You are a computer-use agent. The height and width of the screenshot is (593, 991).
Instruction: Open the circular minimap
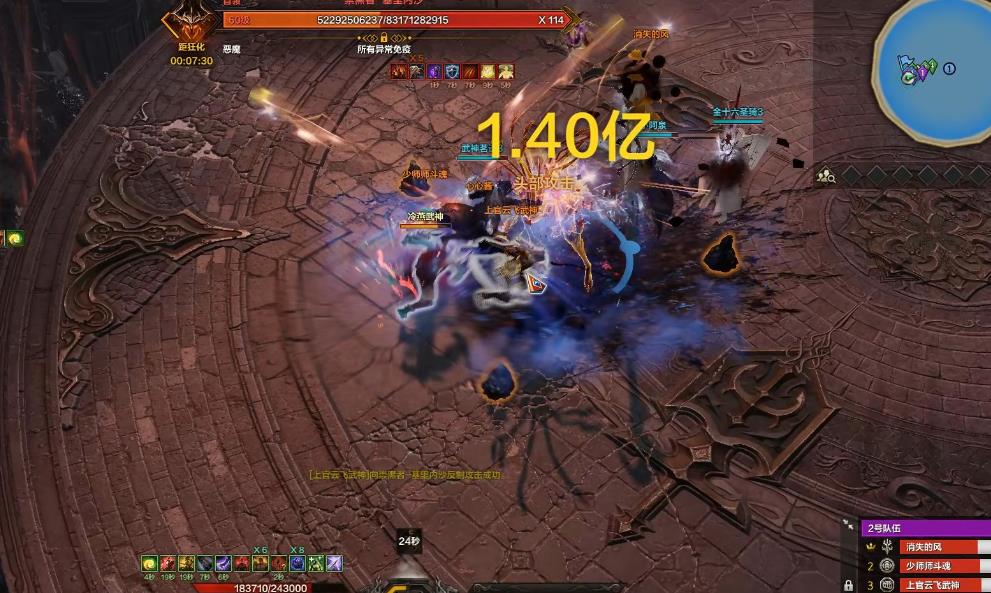point(931,70)
